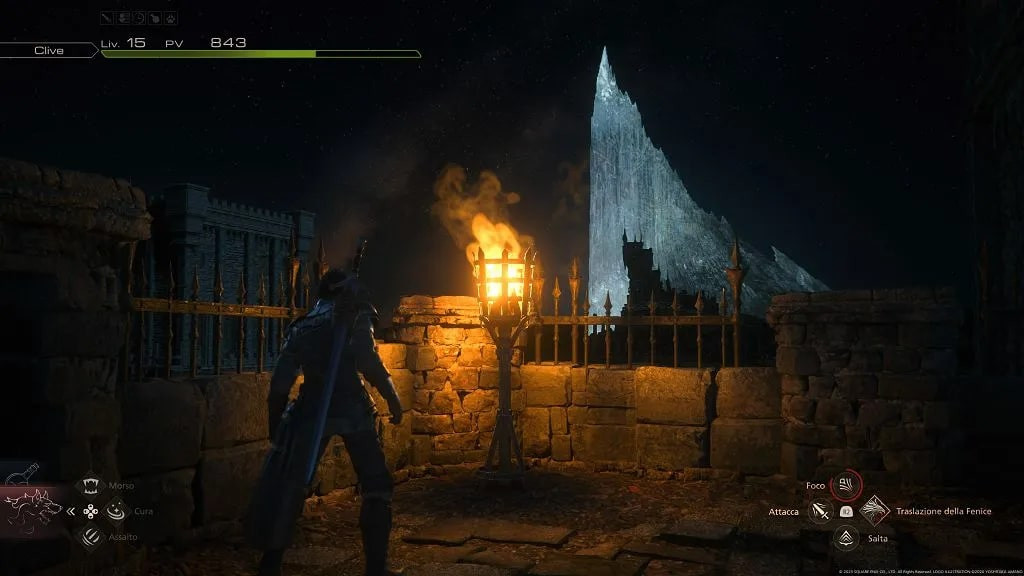The image size is (1024, 576).
Task: Select the Torgal wolf shortcut panel
Action: tap(30, 510)
